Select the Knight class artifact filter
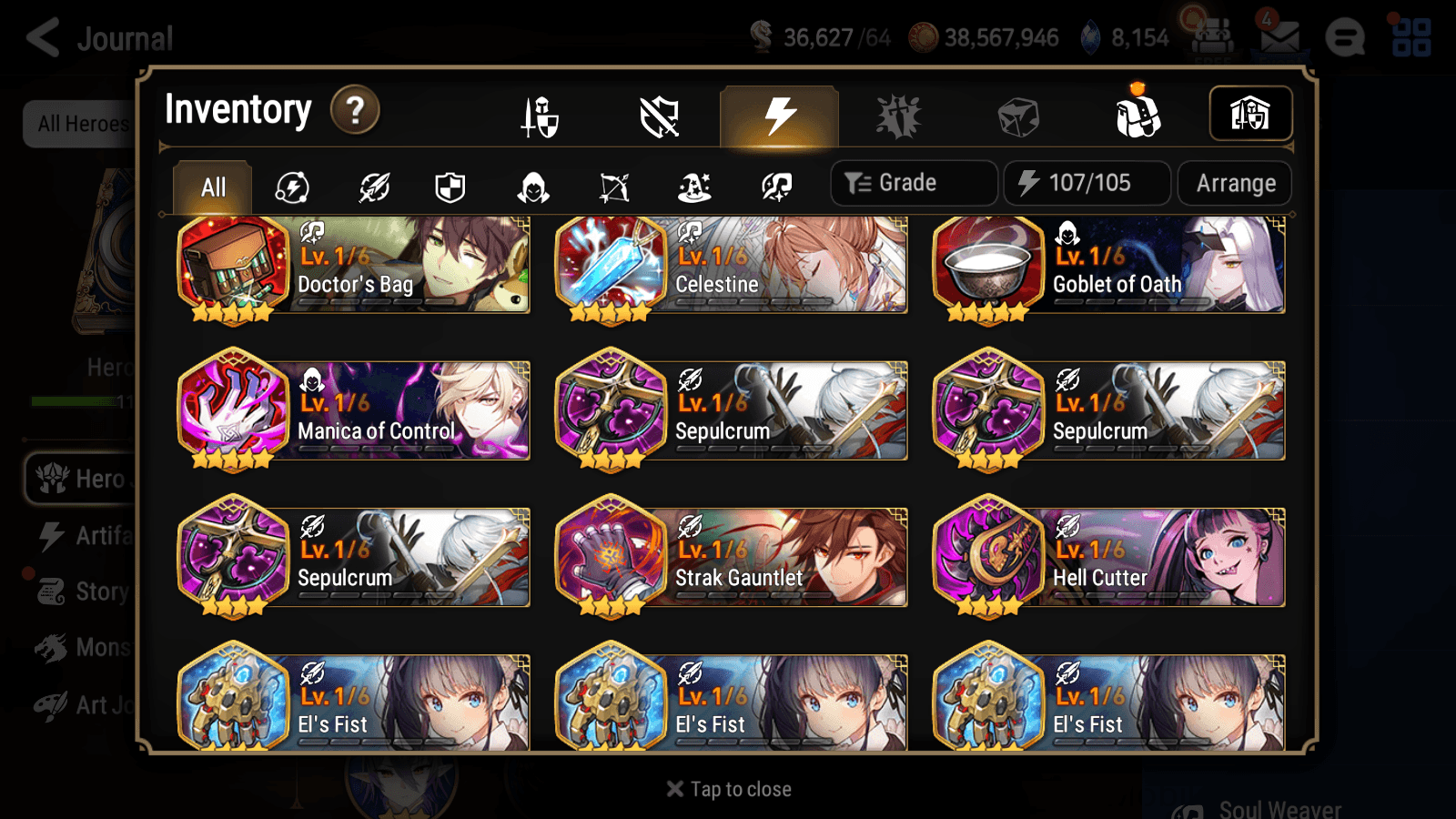 pos(452,187)
